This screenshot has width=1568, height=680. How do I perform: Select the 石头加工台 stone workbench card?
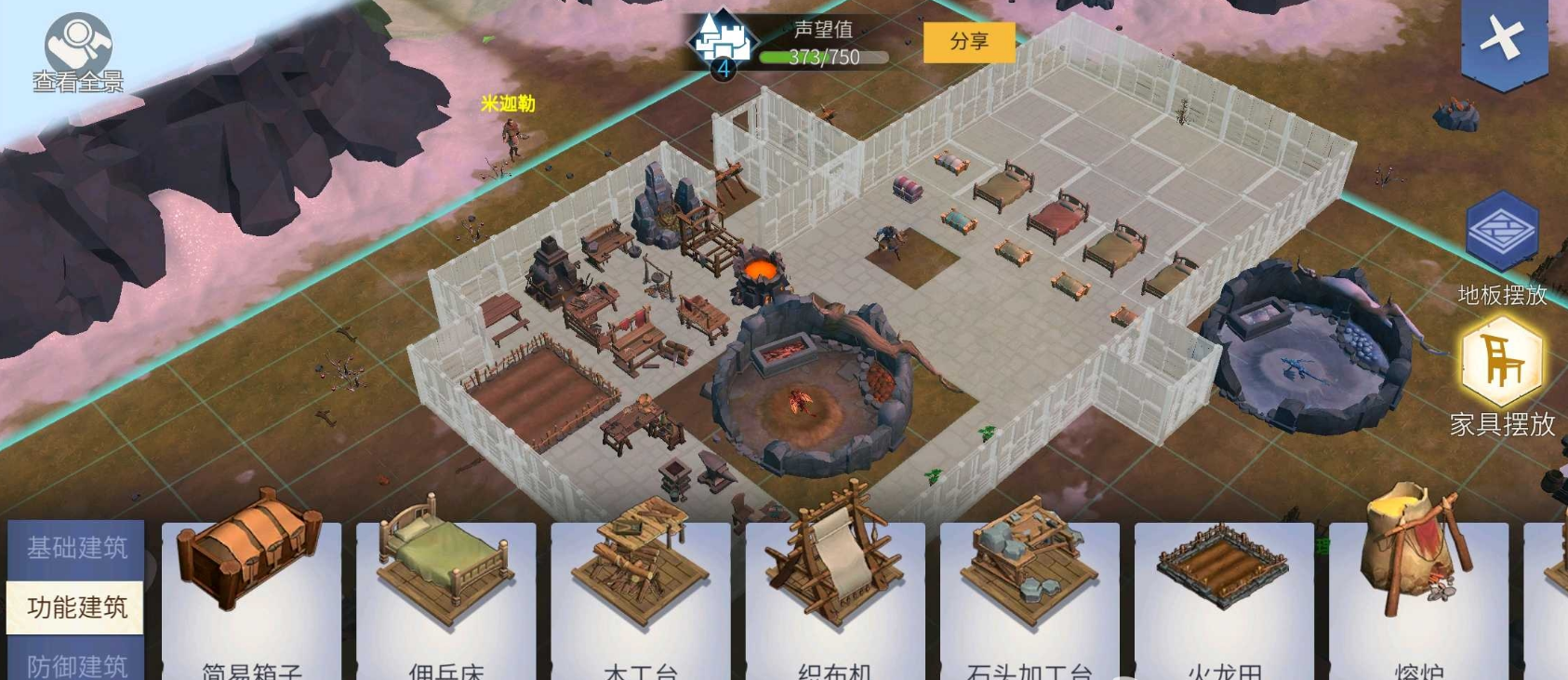1029,595
